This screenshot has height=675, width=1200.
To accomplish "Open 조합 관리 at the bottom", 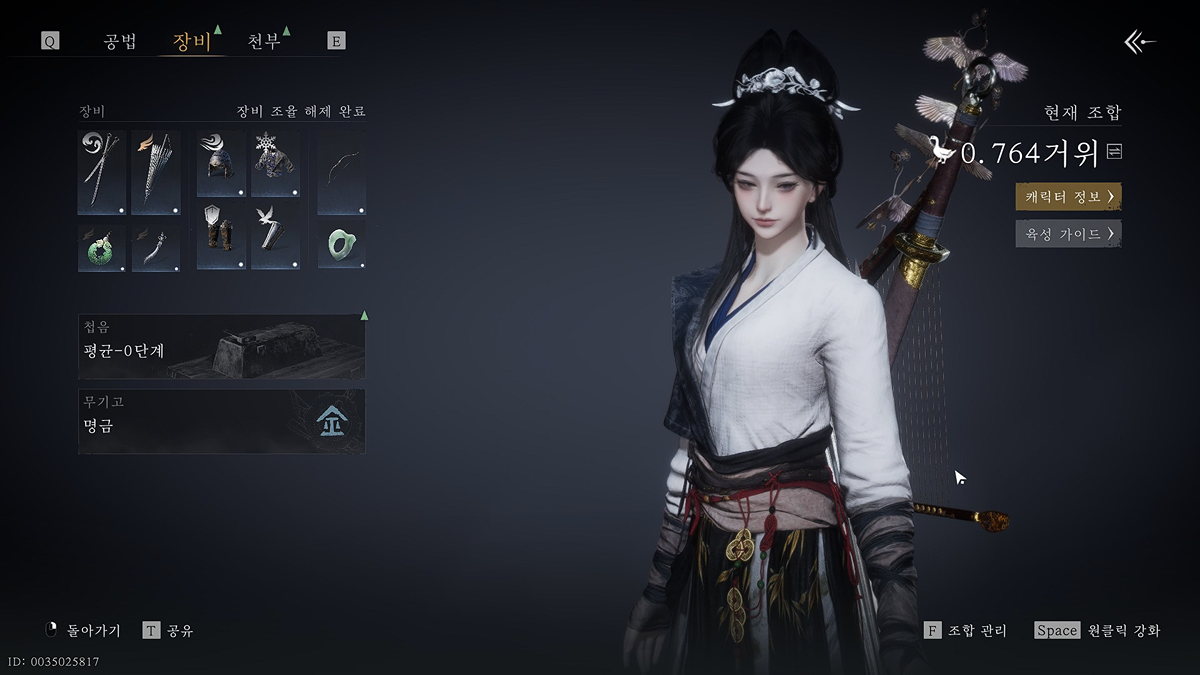I will point(966,630).
